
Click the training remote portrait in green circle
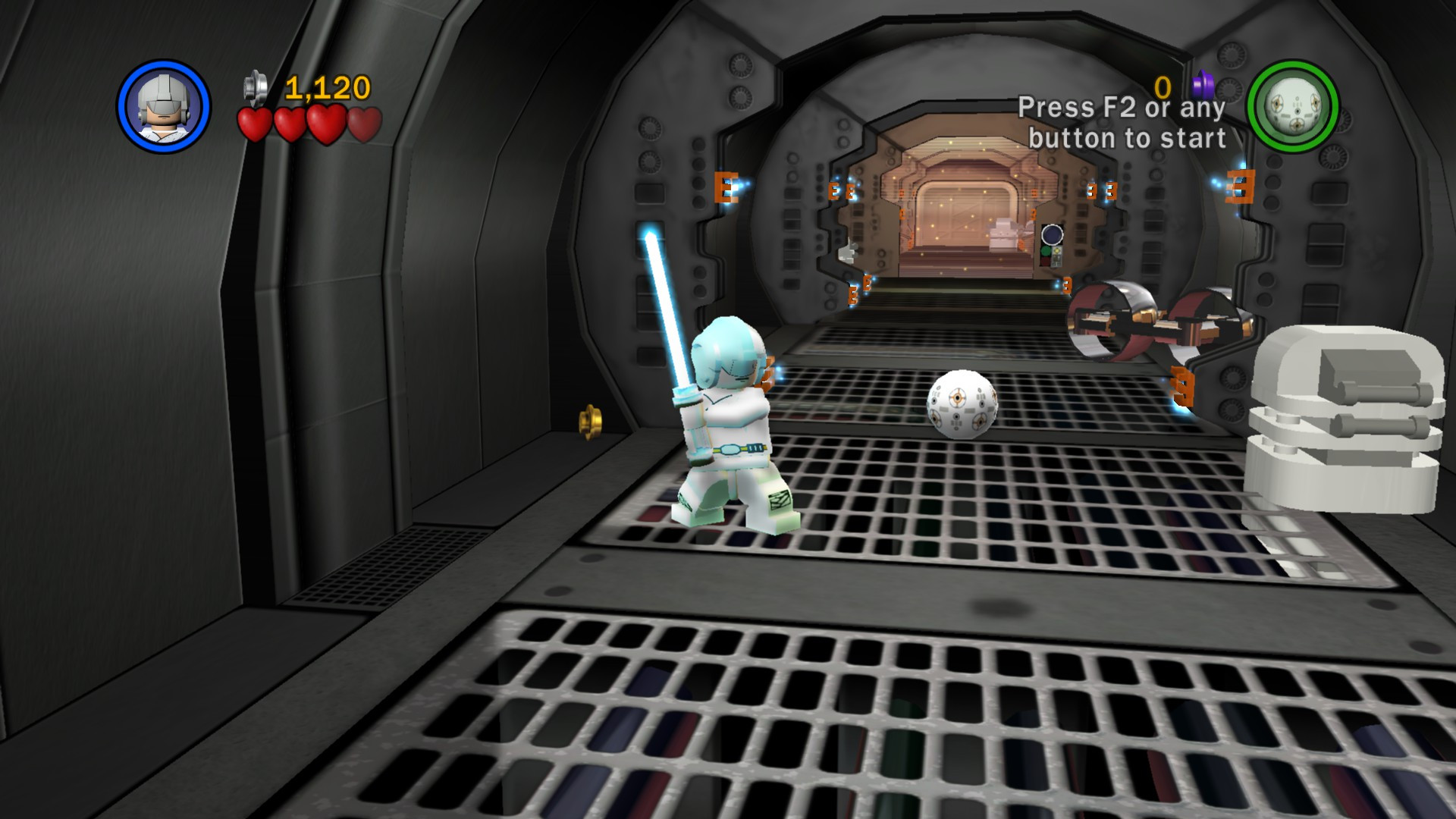point(1293,106)
